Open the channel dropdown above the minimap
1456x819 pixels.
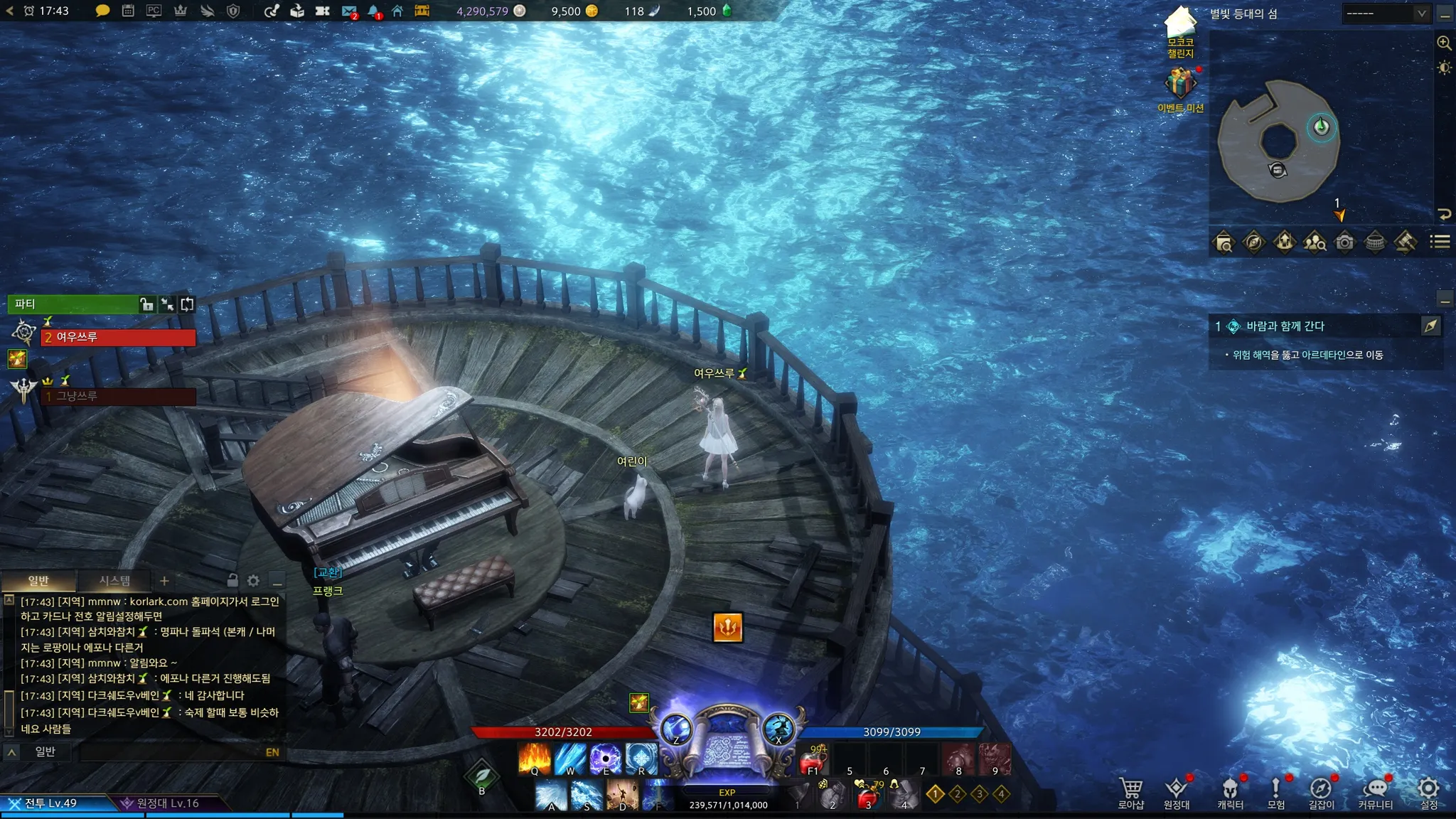tap(1386, 14)
